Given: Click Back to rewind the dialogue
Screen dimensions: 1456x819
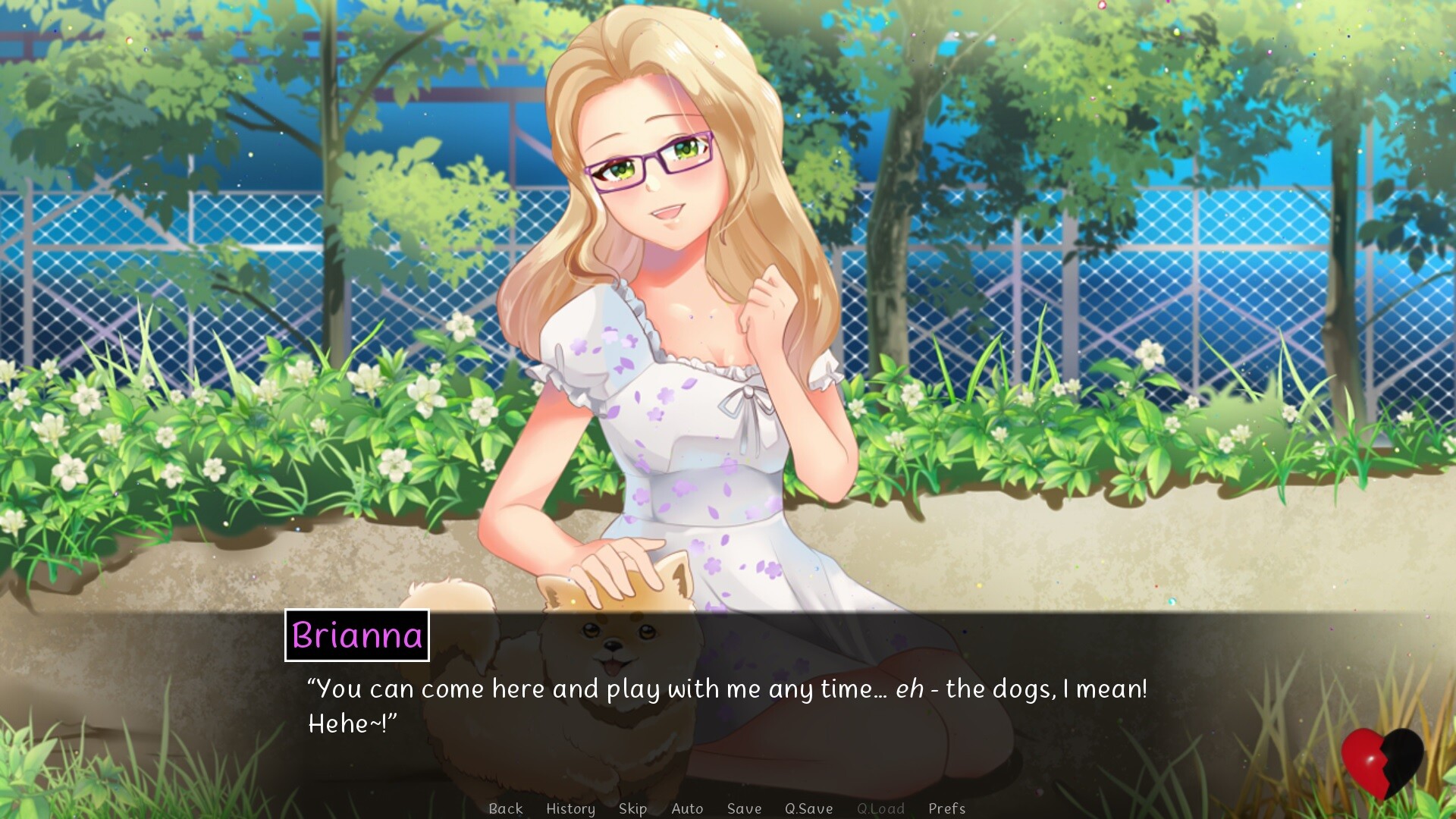Looking at the screenshot, I should point(506,808).
